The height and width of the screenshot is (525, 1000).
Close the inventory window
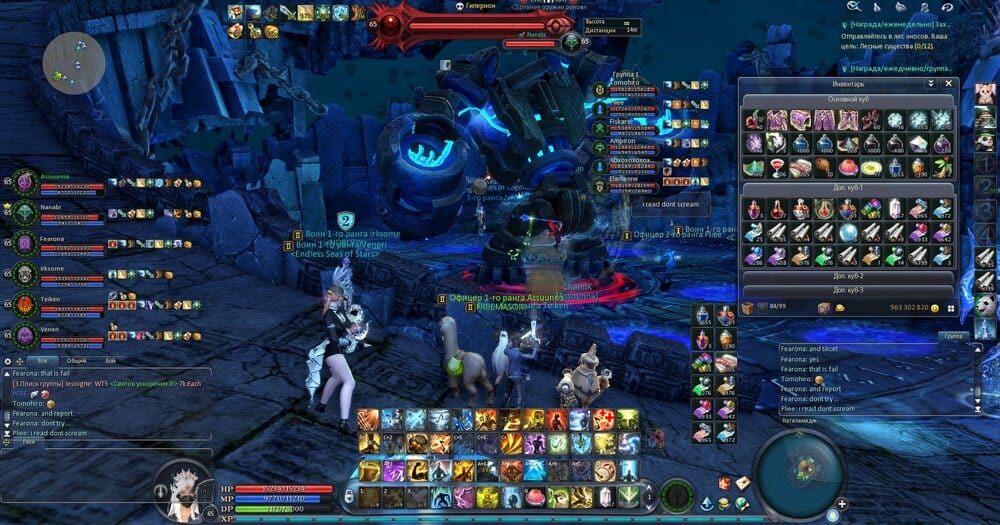(949, 85)
